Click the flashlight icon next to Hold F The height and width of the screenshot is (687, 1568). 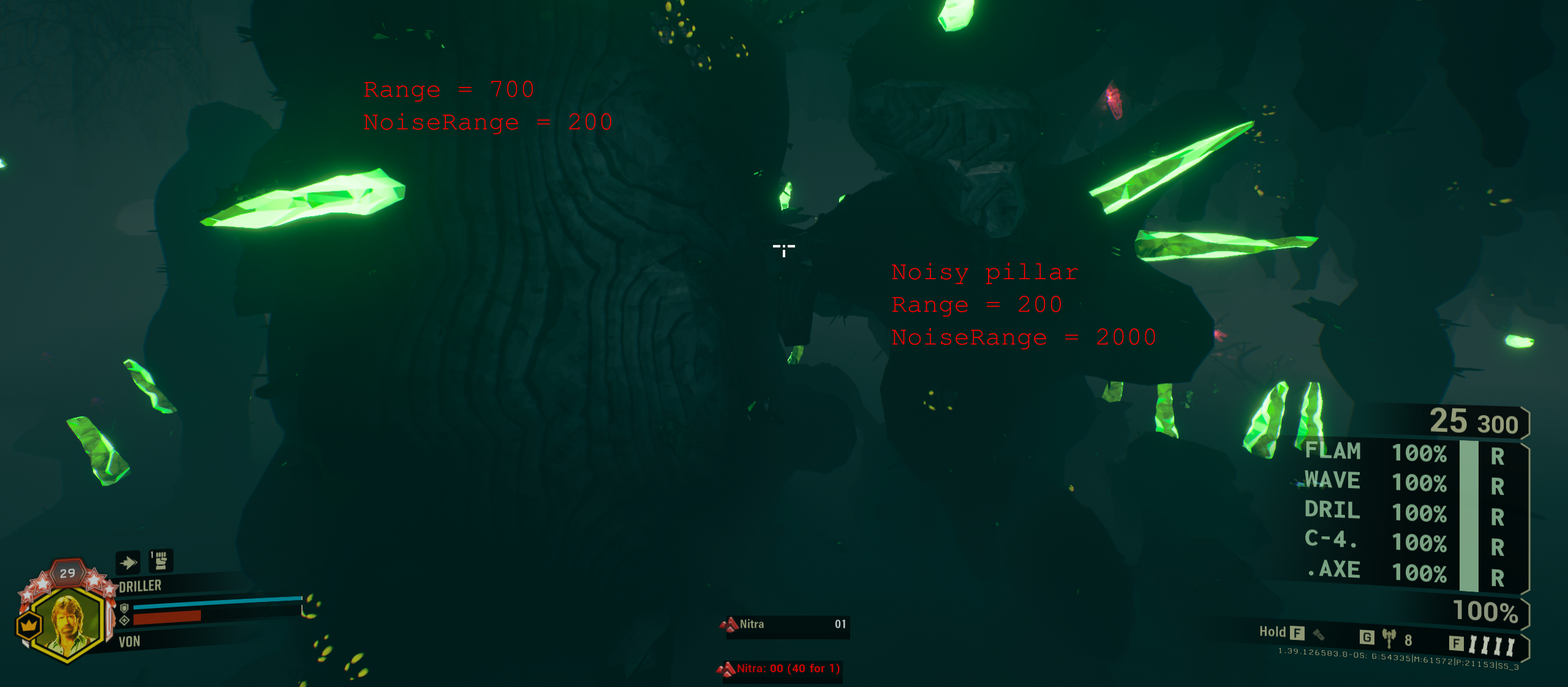pyautogui.click(x=1318, y=636)
